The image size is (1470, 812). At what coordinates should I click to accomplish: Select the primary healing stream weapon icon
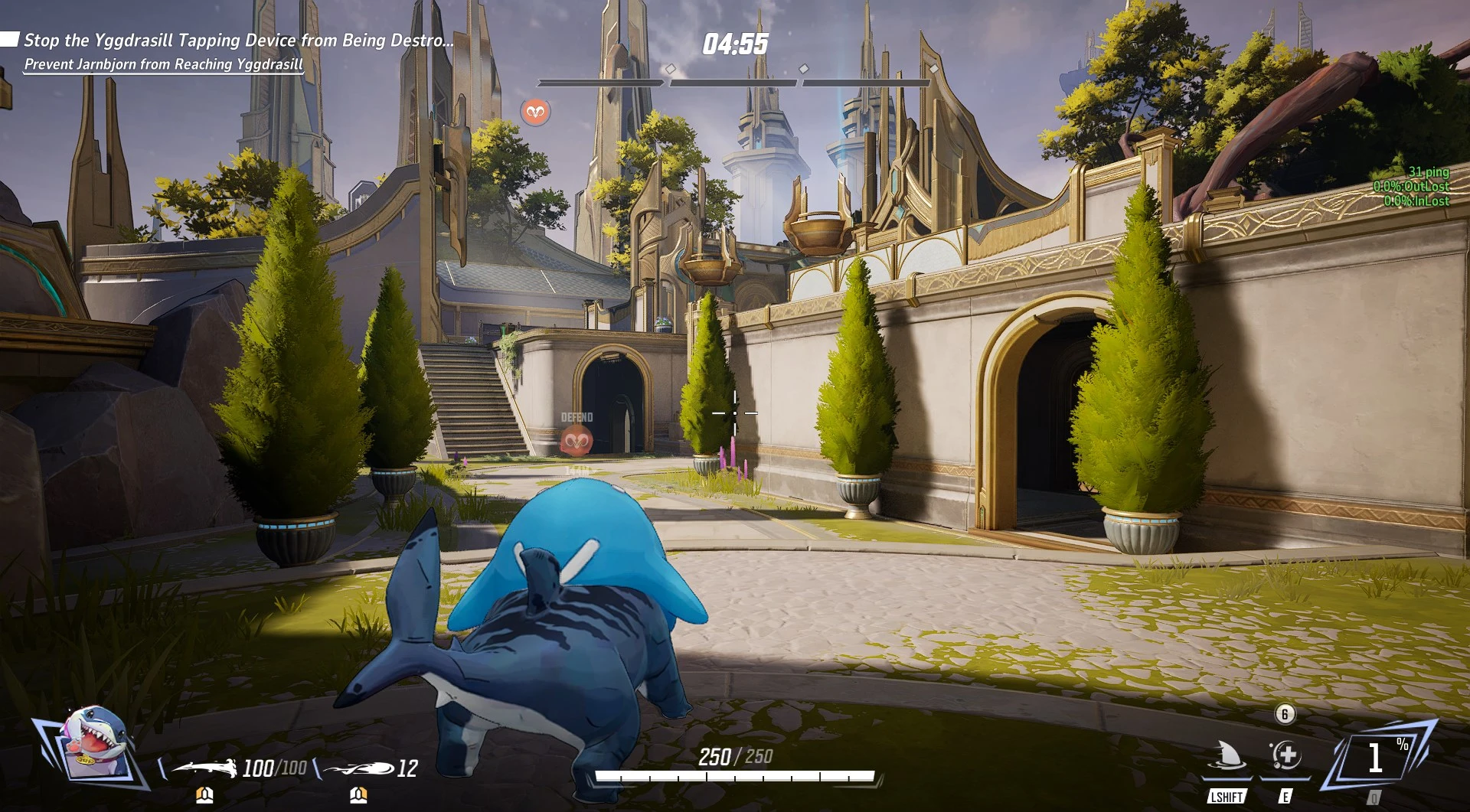[204, 766]
